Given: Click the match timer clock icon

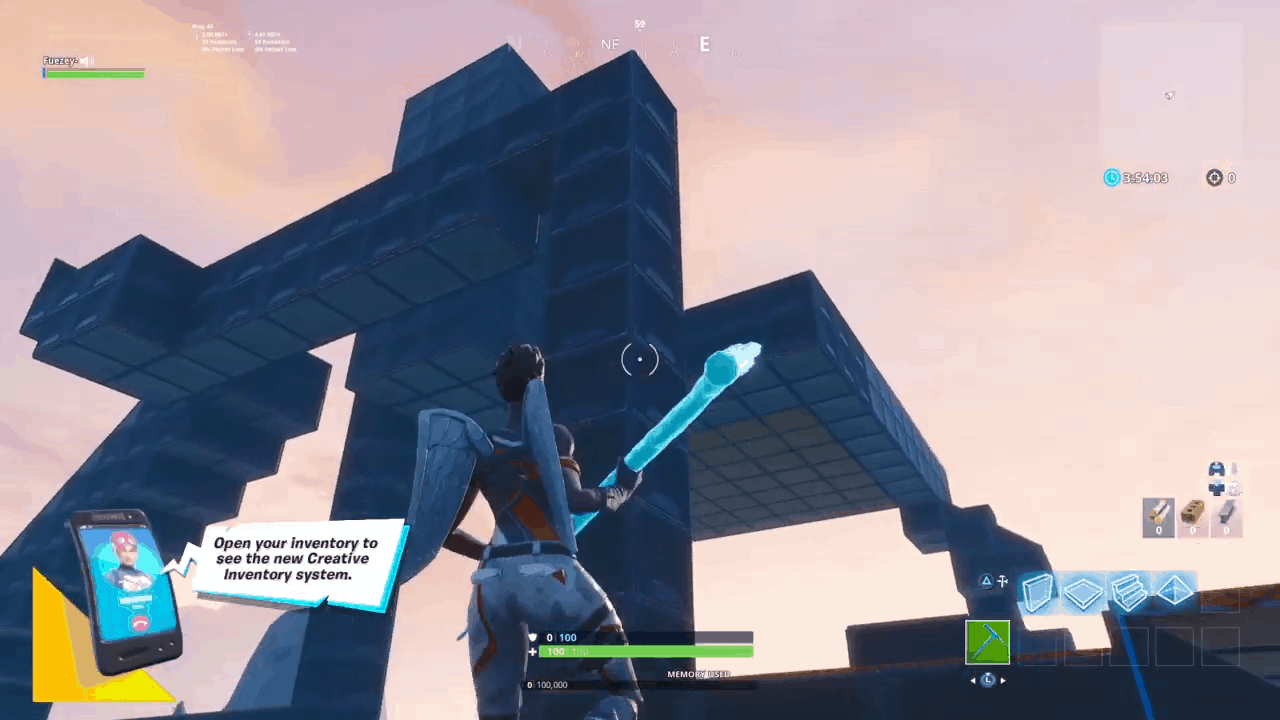Looking at the screenshot, I should (x=1112, y=178).
